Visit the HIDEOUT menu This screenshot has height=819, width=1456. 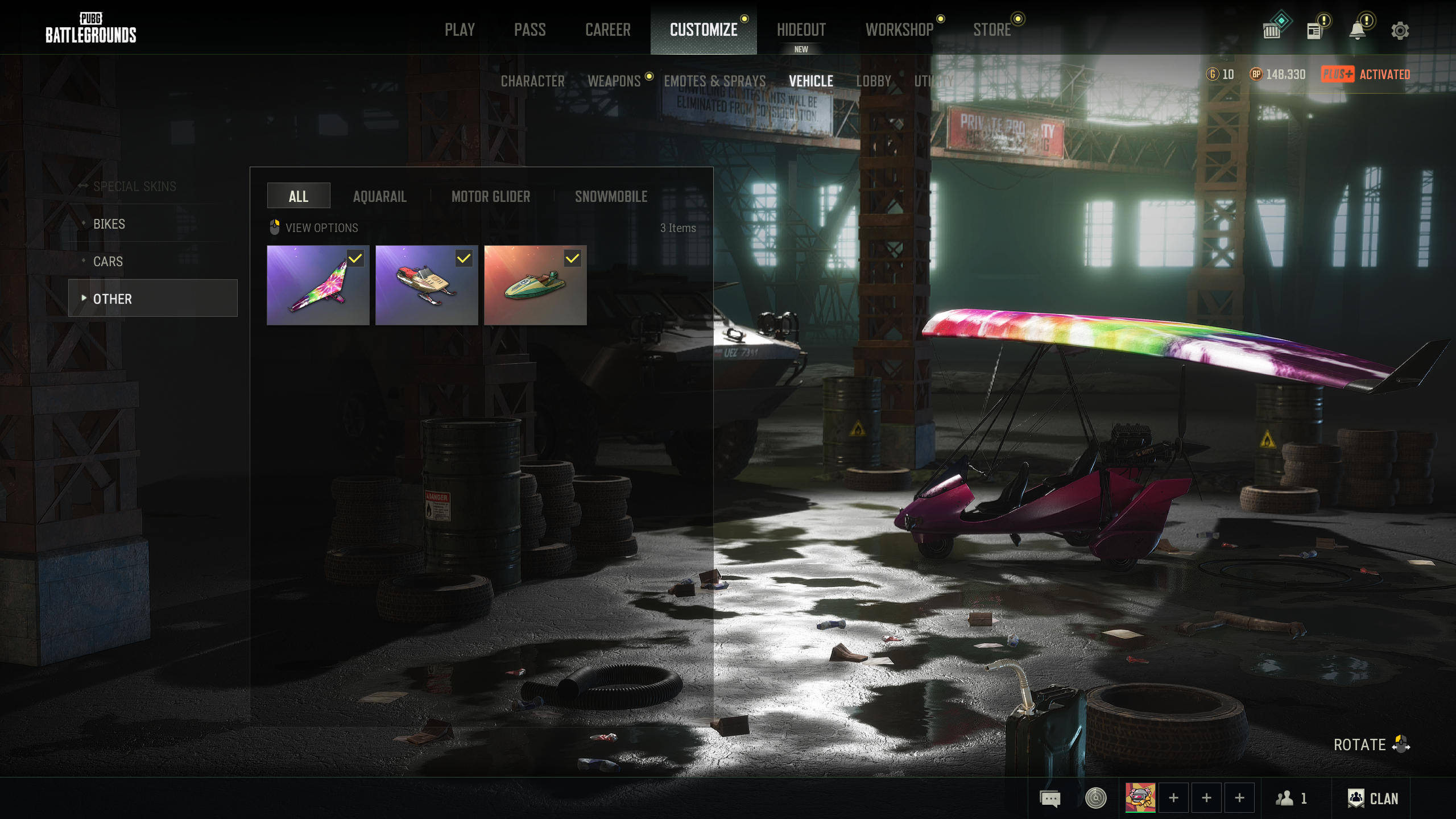pos(801,30)
